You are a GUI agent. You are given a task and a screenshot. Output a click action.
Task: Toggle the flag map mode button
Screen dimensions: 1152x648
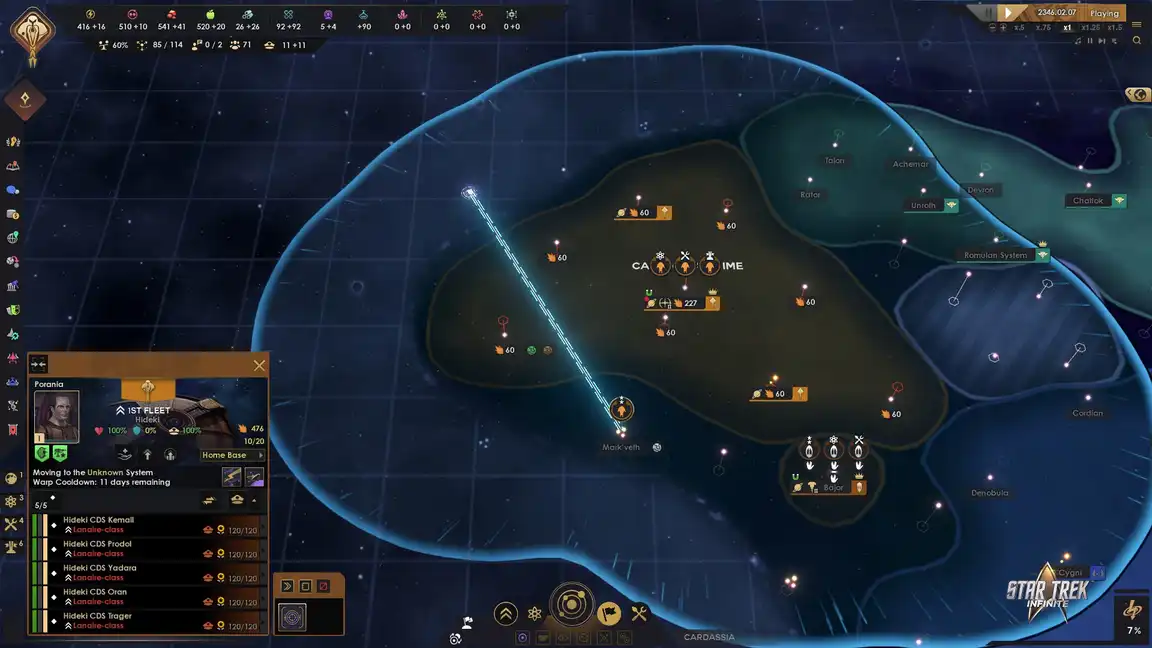tap(609, 614)
